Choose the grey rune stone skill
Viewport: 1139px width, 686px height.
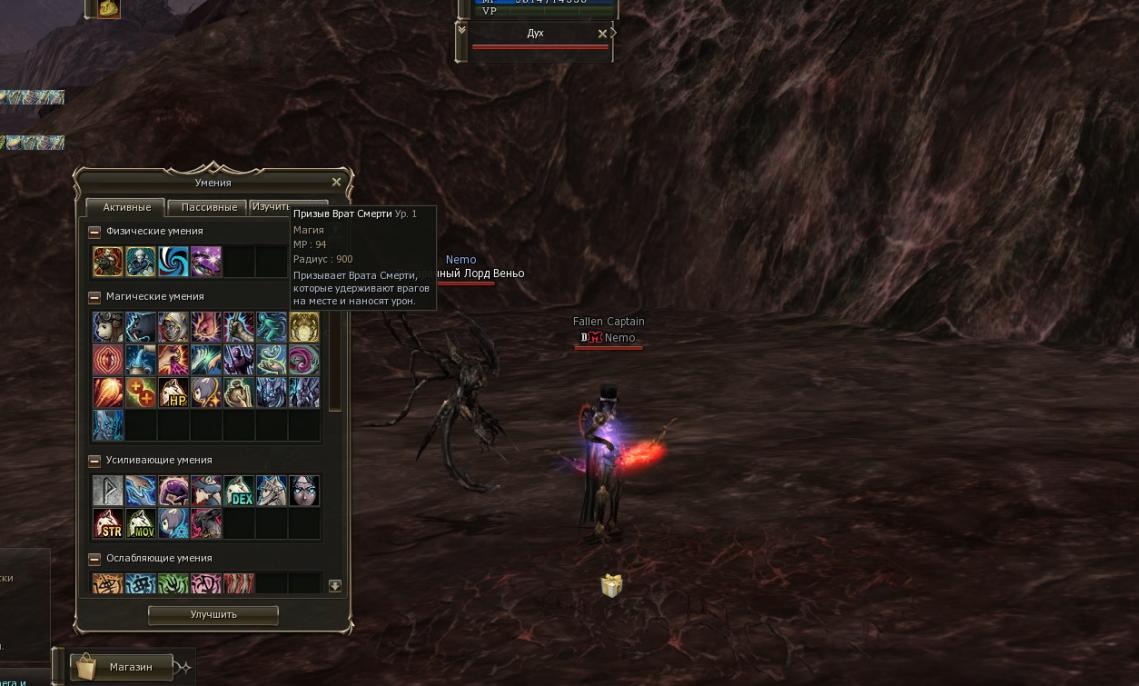108,491
